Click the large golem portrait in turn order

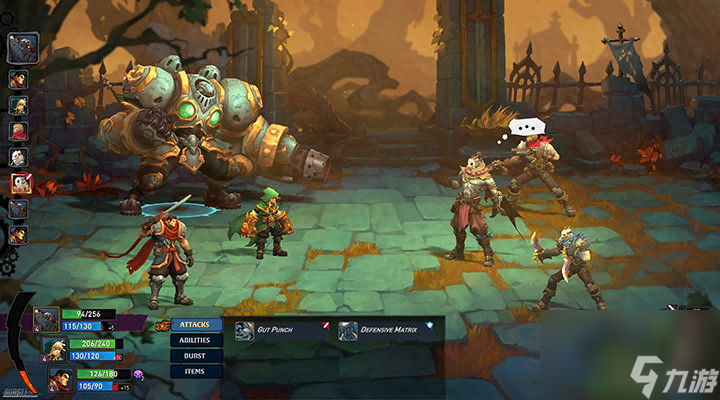23,47
